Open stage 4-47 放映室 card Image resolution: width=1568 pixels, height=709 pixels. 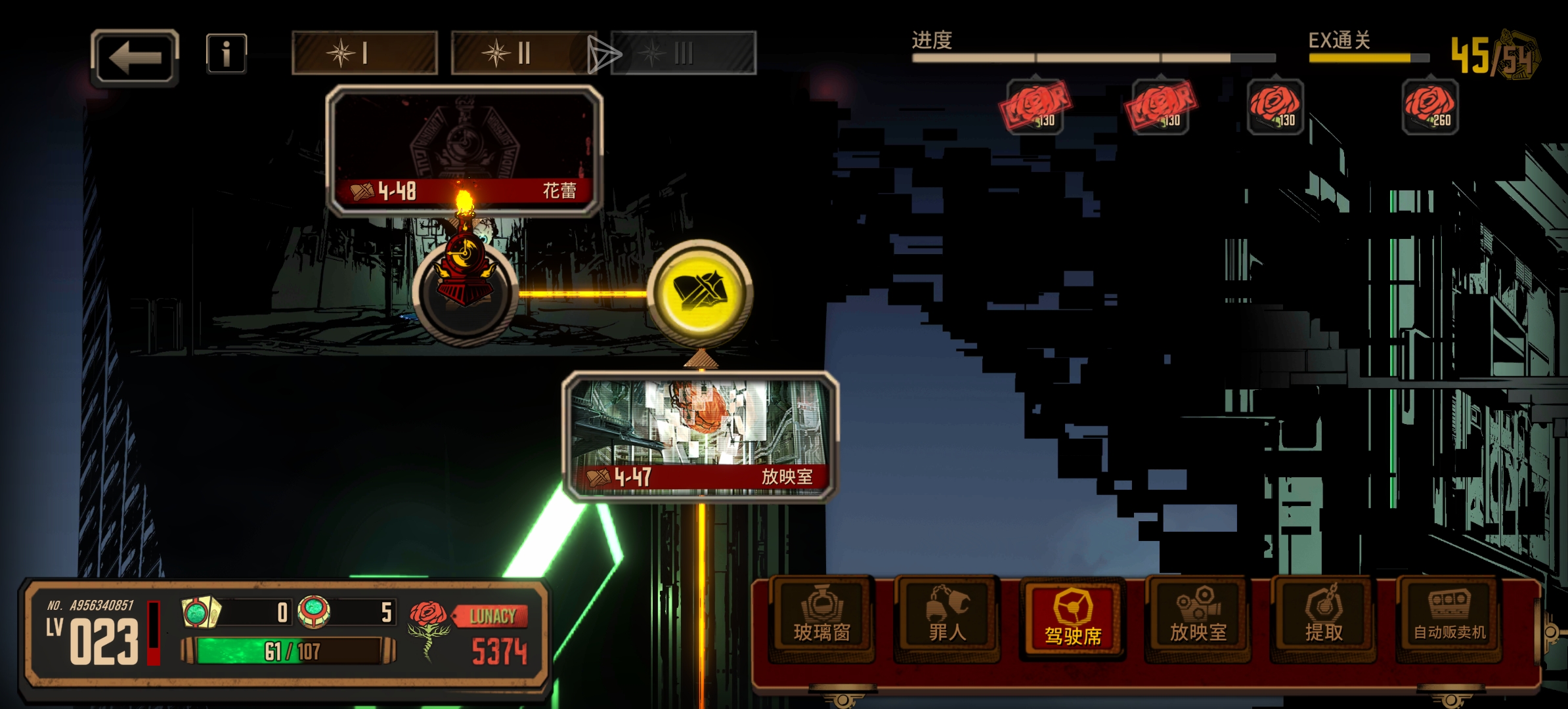point(700,437)
